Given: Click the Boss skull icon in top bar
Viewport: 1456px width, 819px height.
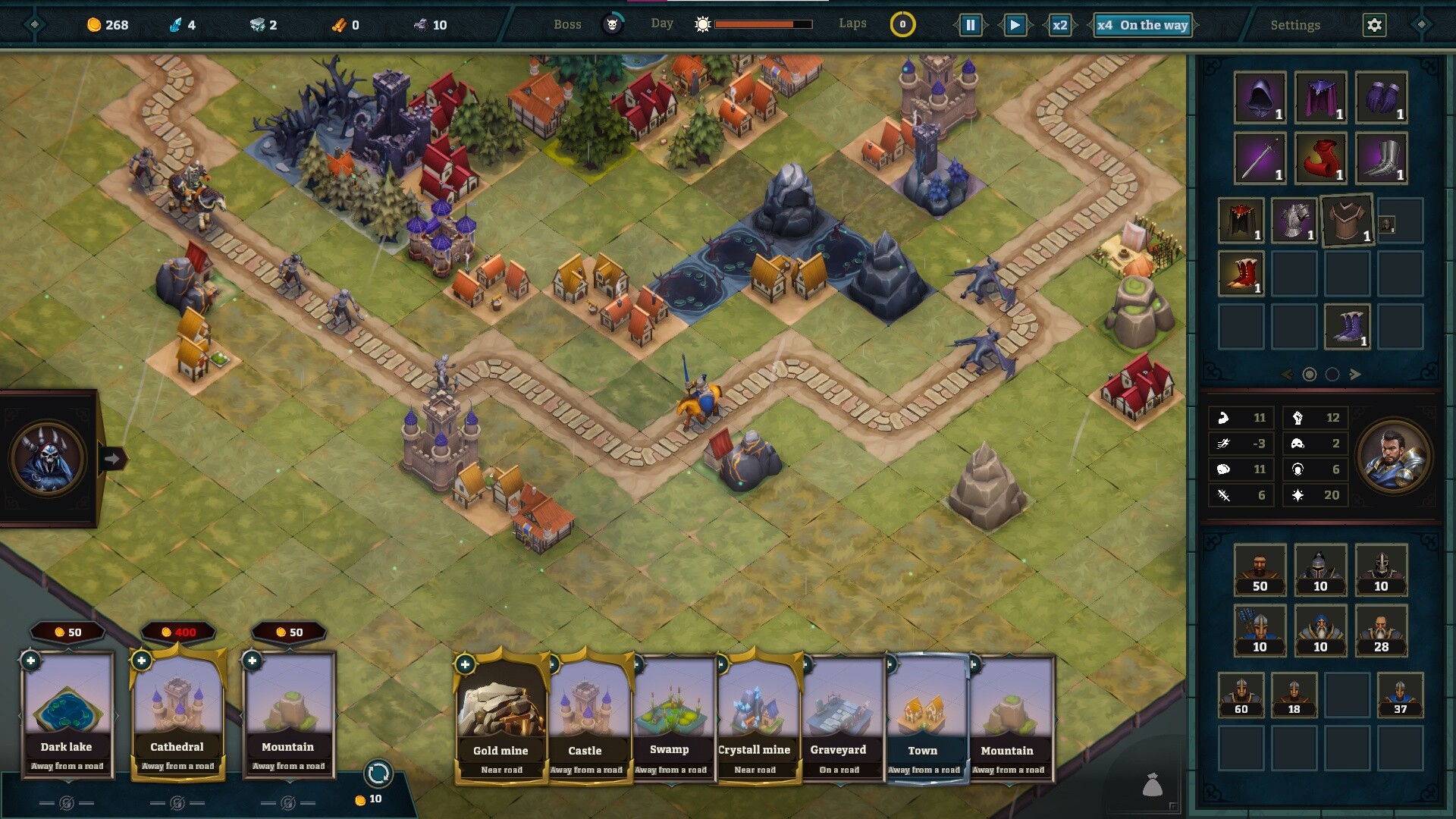Looking at the screenshot, I should coord(611,24).
